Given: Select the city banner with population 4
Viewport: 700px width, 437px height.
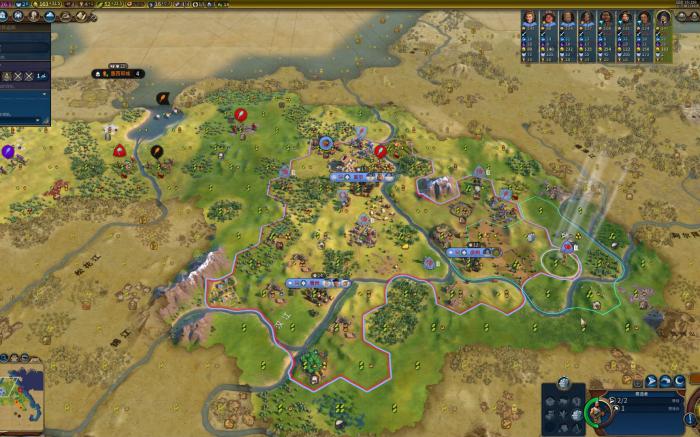Looking at the screenshot, I should pos(118,73).
